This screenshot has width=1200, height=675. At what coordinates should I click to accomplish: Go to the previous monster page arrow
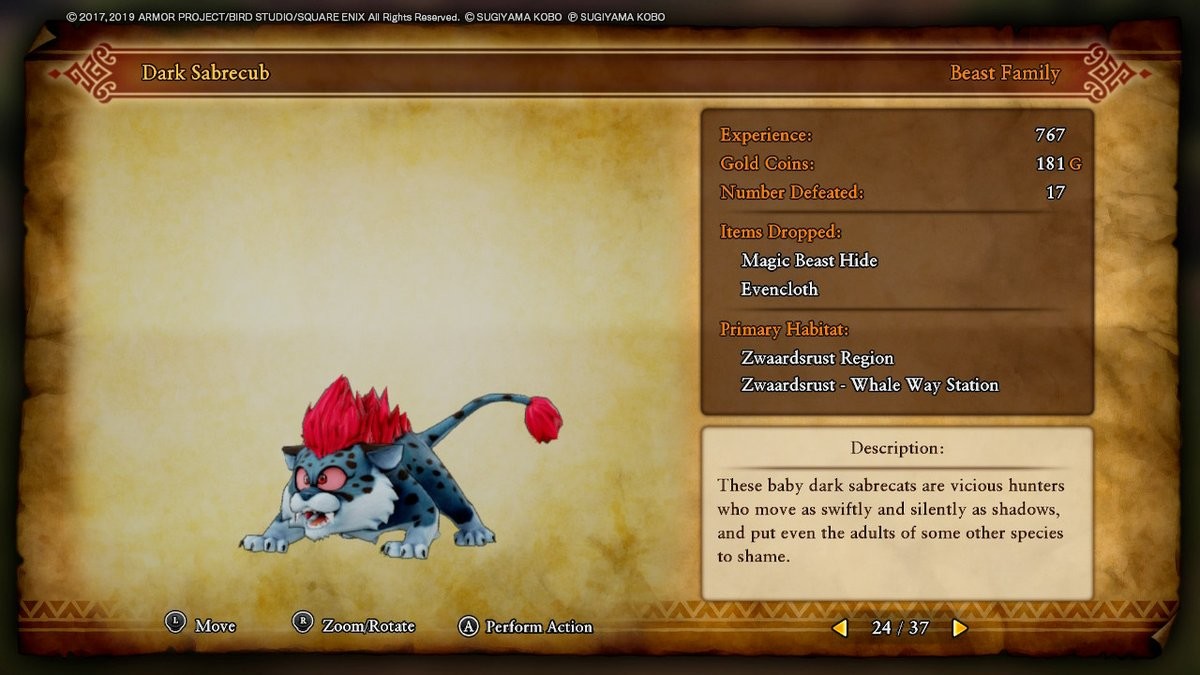[840, 628]
